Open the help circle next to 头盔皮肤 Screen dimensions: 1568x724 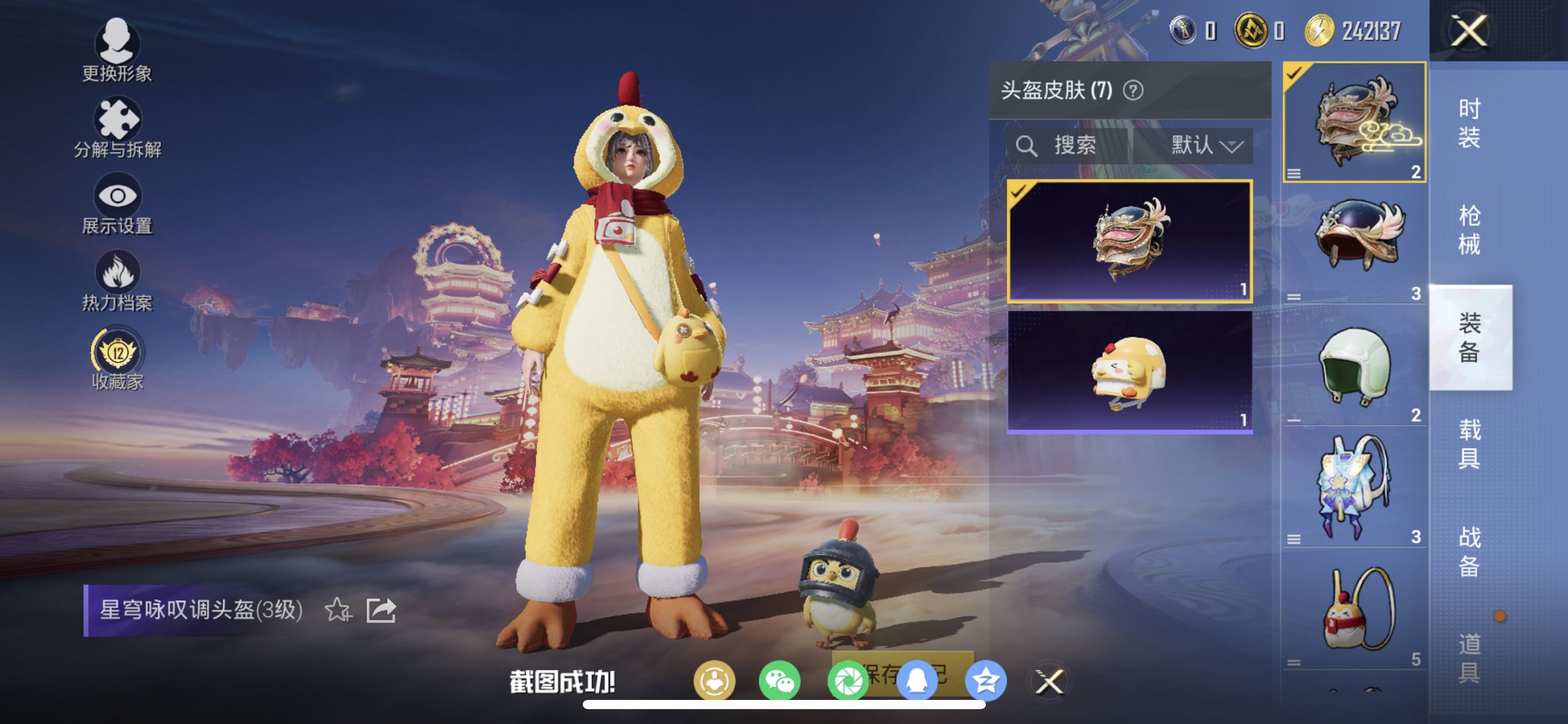(1134, 90)
